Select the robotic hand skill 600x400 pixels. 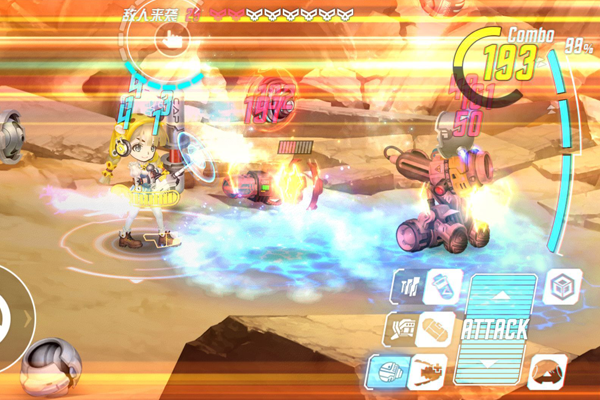pos(405,328)
